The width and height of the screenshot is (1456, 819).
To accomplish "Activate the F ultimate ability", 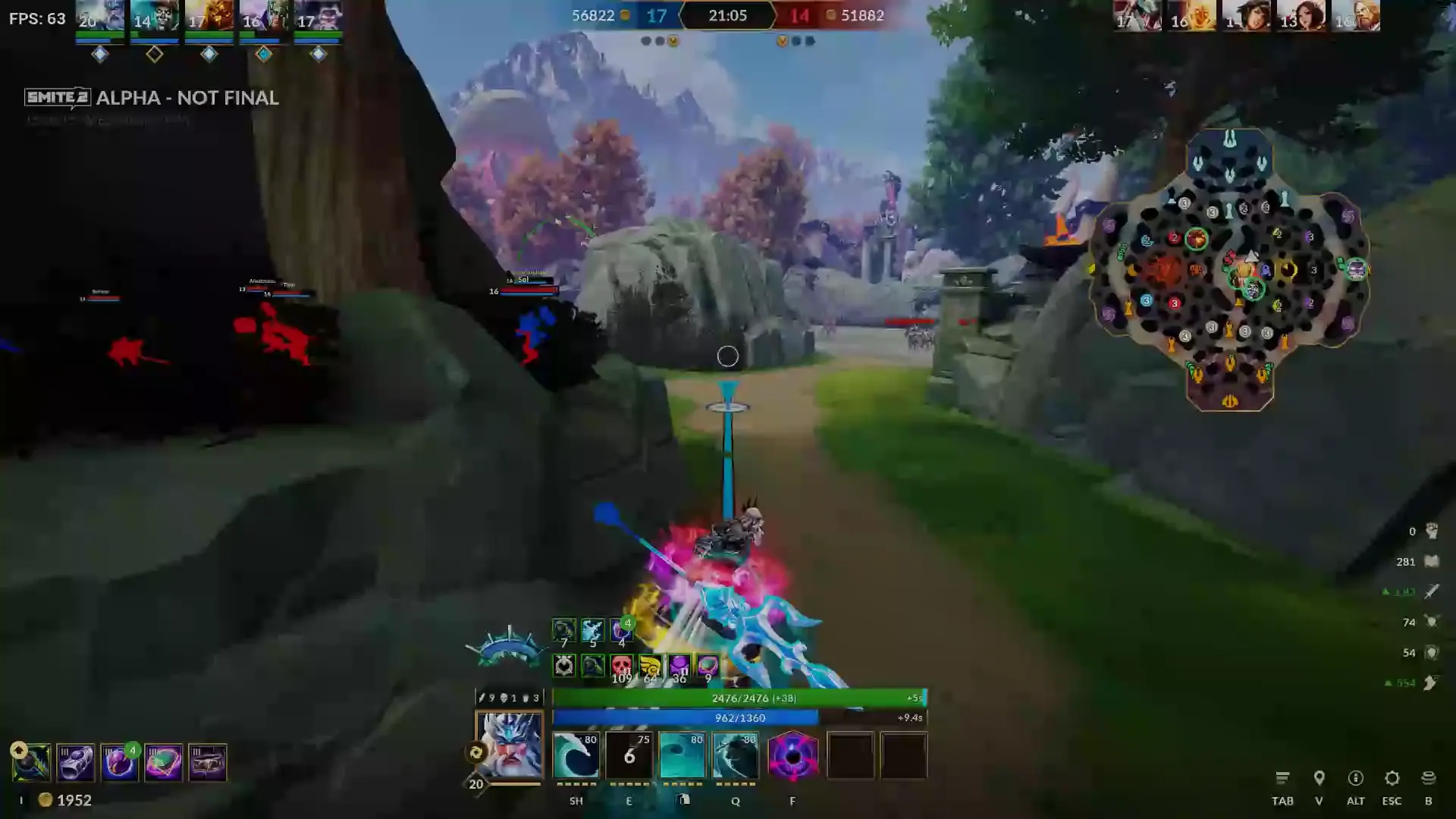I will (x=792, y=755).
